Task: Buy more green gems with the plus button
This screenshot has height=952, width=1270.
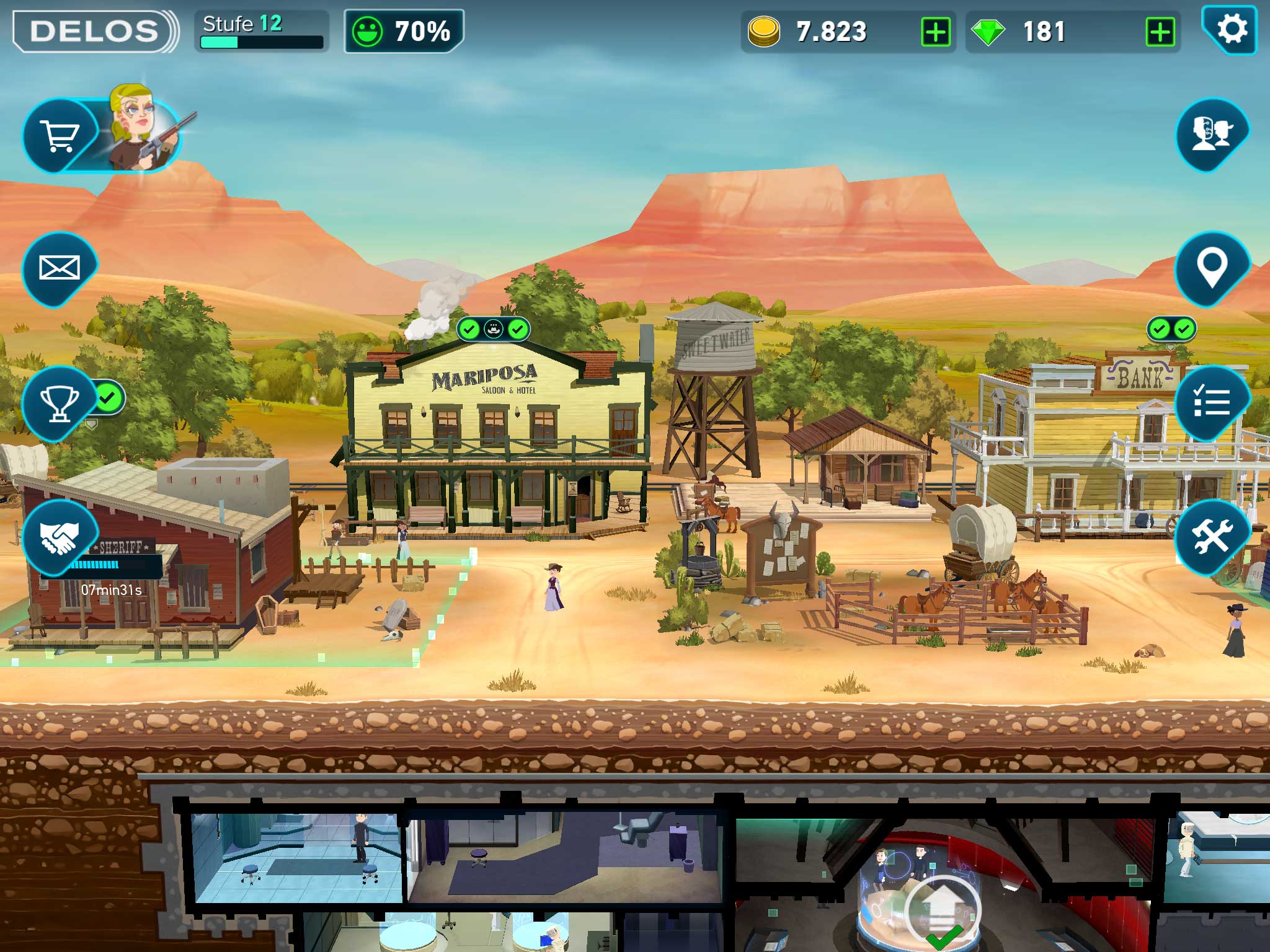Action: 1160,32
